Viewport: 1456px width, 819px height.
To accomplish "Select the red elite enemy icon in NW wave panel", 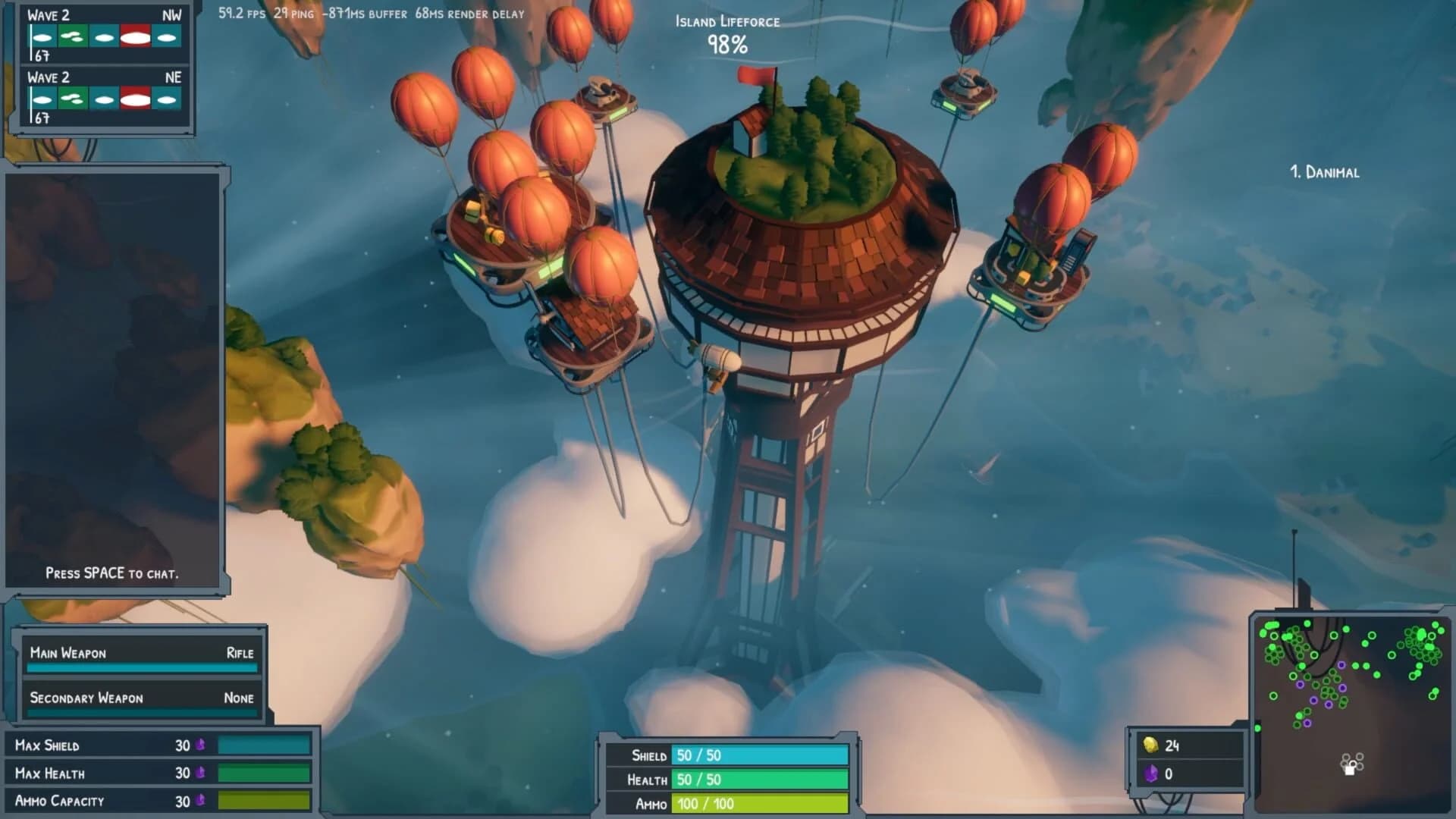I will coord(135,36).
